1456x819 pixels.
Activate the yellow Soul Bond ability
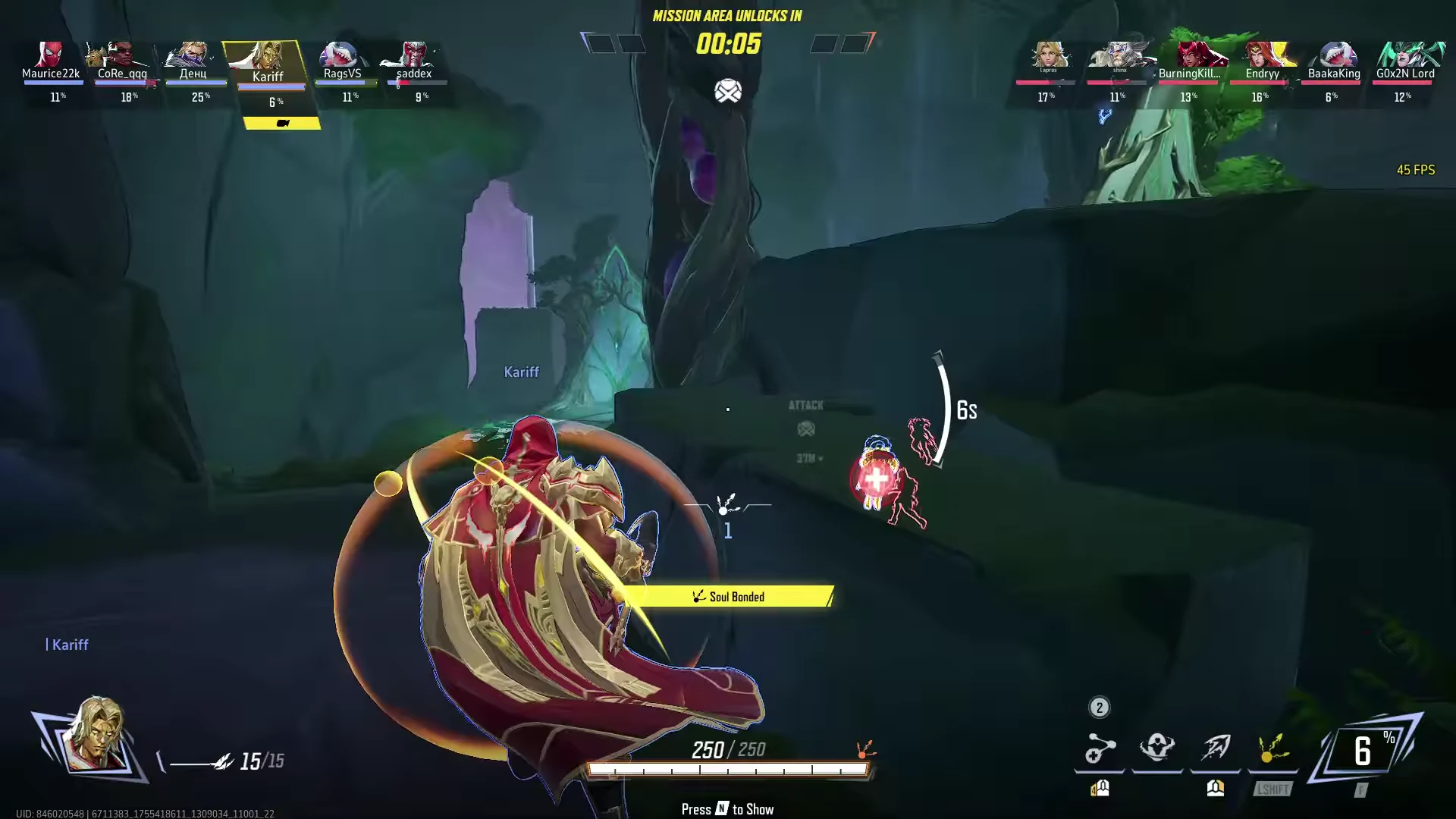(1272, 748)
